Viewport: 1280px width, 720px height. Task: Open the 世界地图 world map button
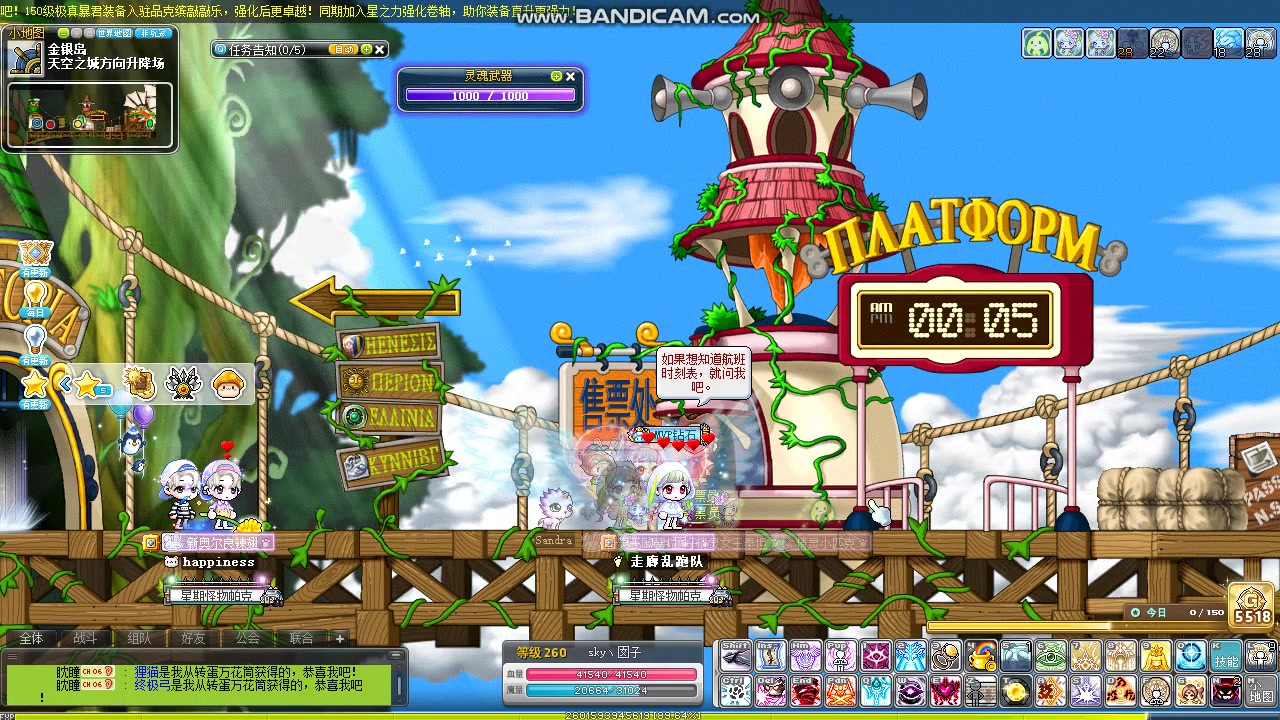pyautogui.click(x=113, y=33)
